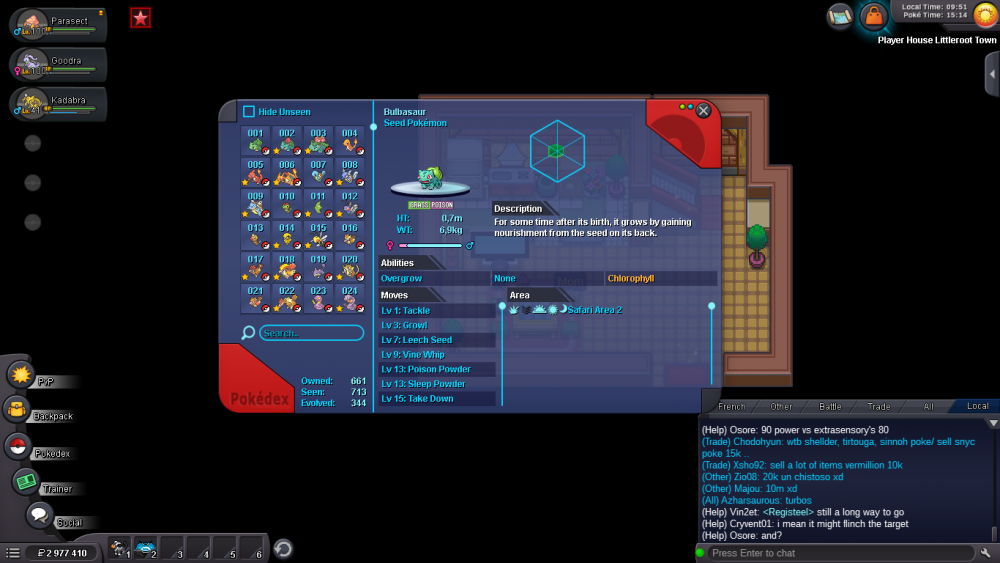1000x563 pixels.
Task: Open the PvP menu
Action: 21,375
